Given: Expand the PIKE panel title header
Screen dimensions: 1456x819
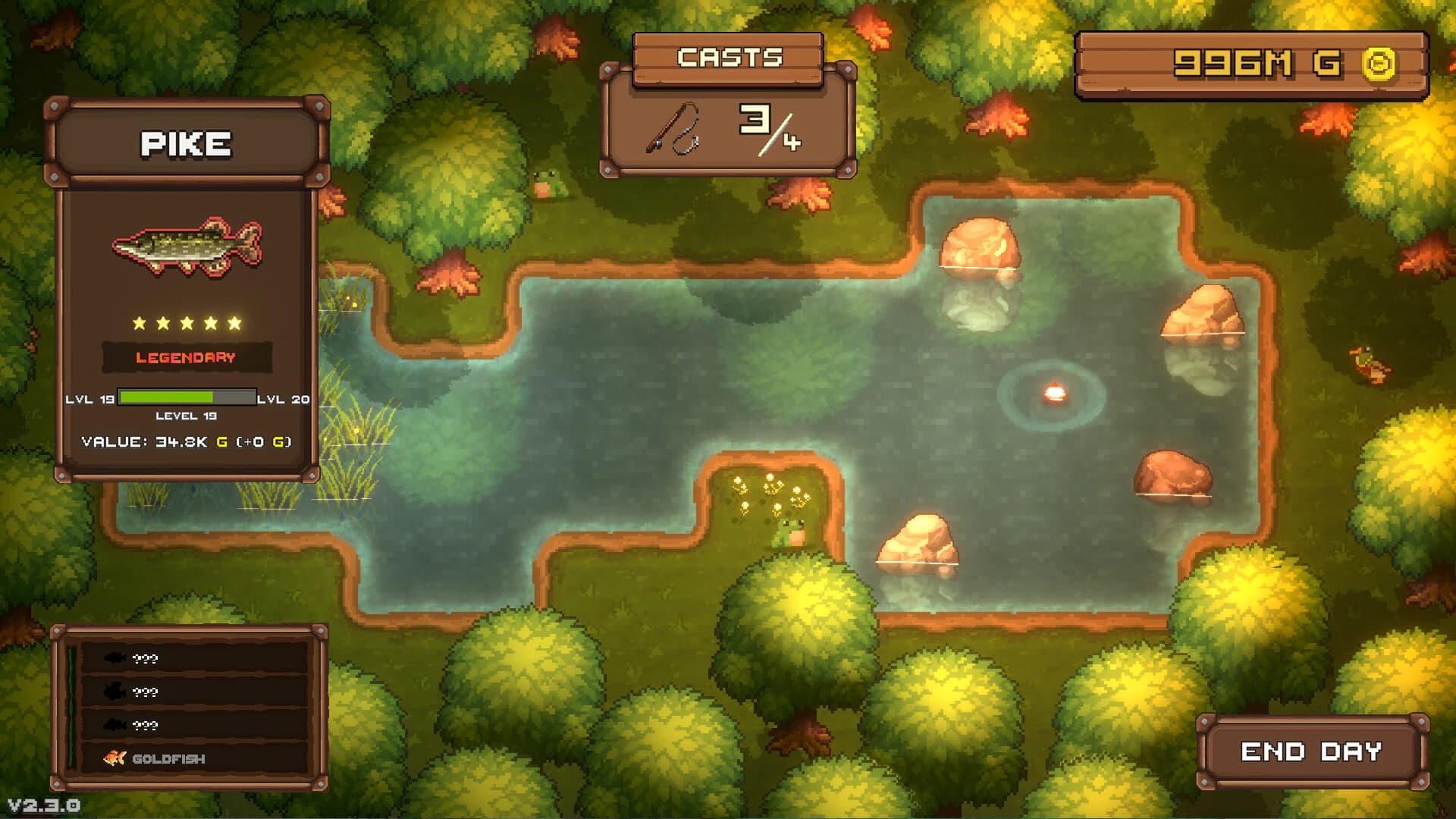Looking at the screenshot, I should click(185, 144).
